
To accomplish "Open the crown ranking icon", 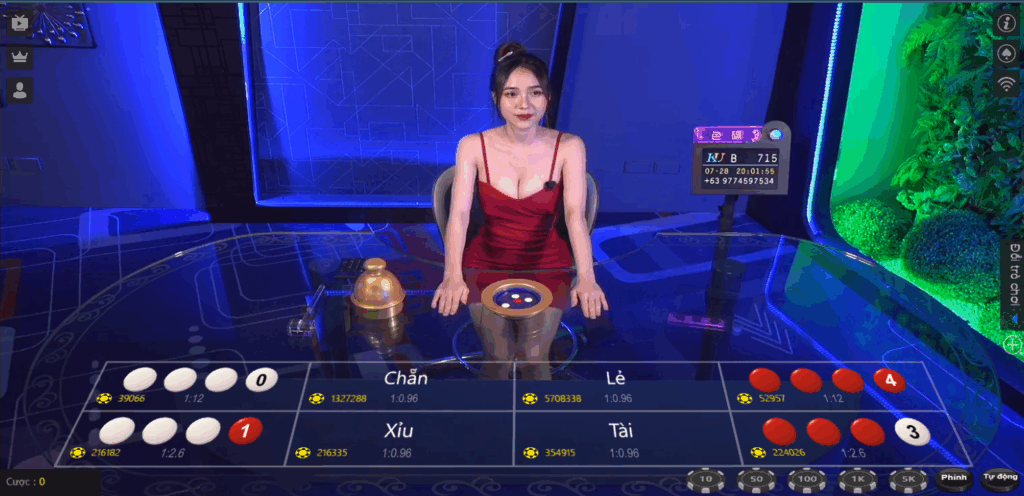I will click(20, 57).
